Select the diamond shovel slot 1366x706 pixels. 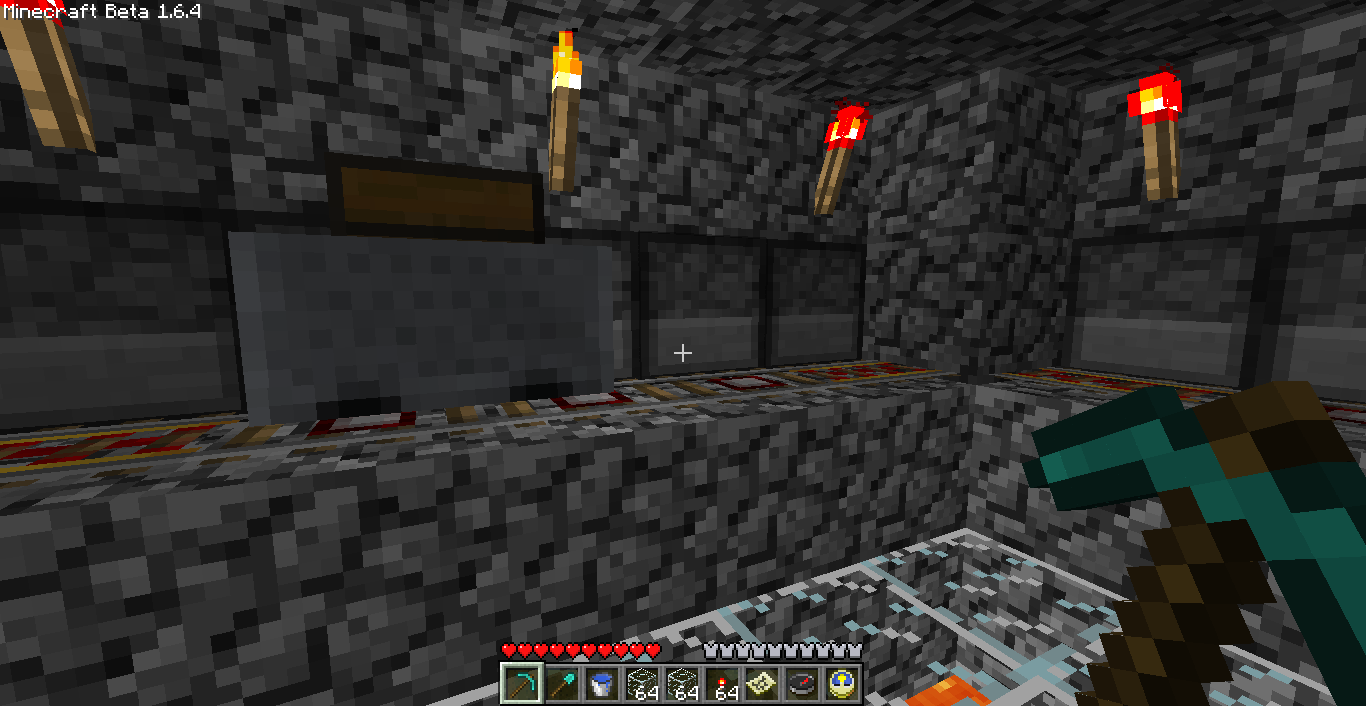[561, 685]
